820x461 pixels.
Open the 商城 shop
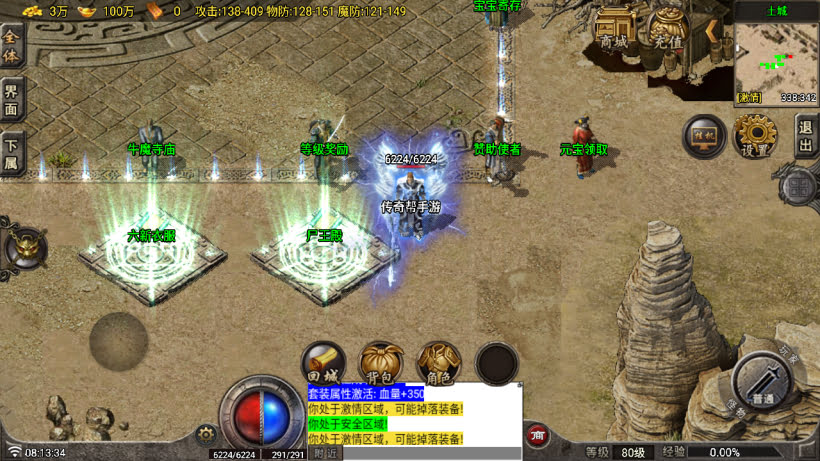pos(614,31)
